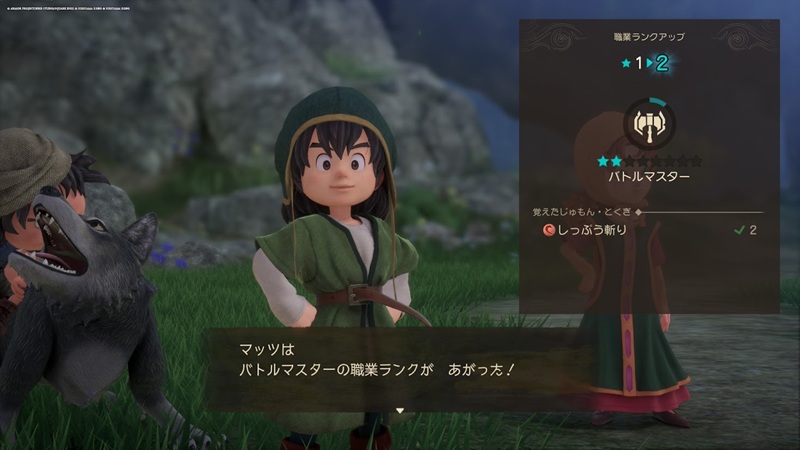
Task: Advance dialogue with the white continue arrow
Action: (399, 410)
